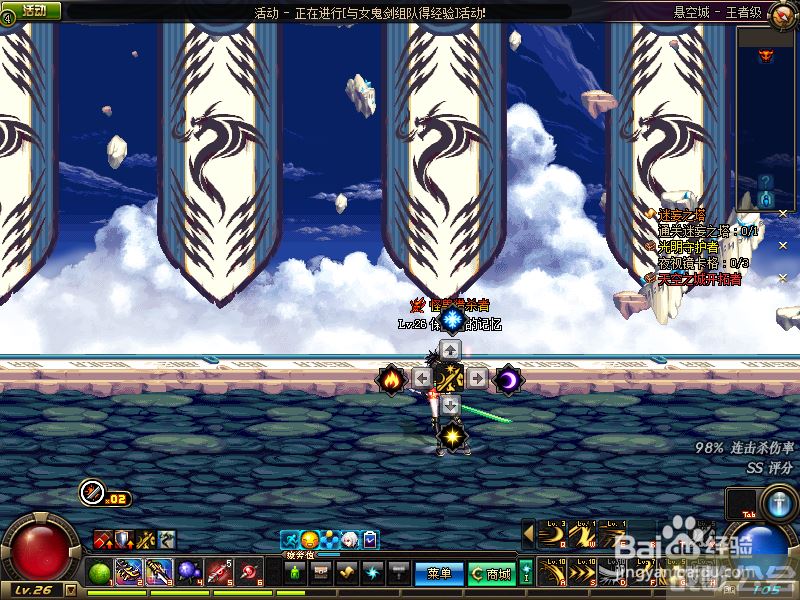
Task: Toggle the dropdown arrow beside Lv.26
Action: coord(71,591)
